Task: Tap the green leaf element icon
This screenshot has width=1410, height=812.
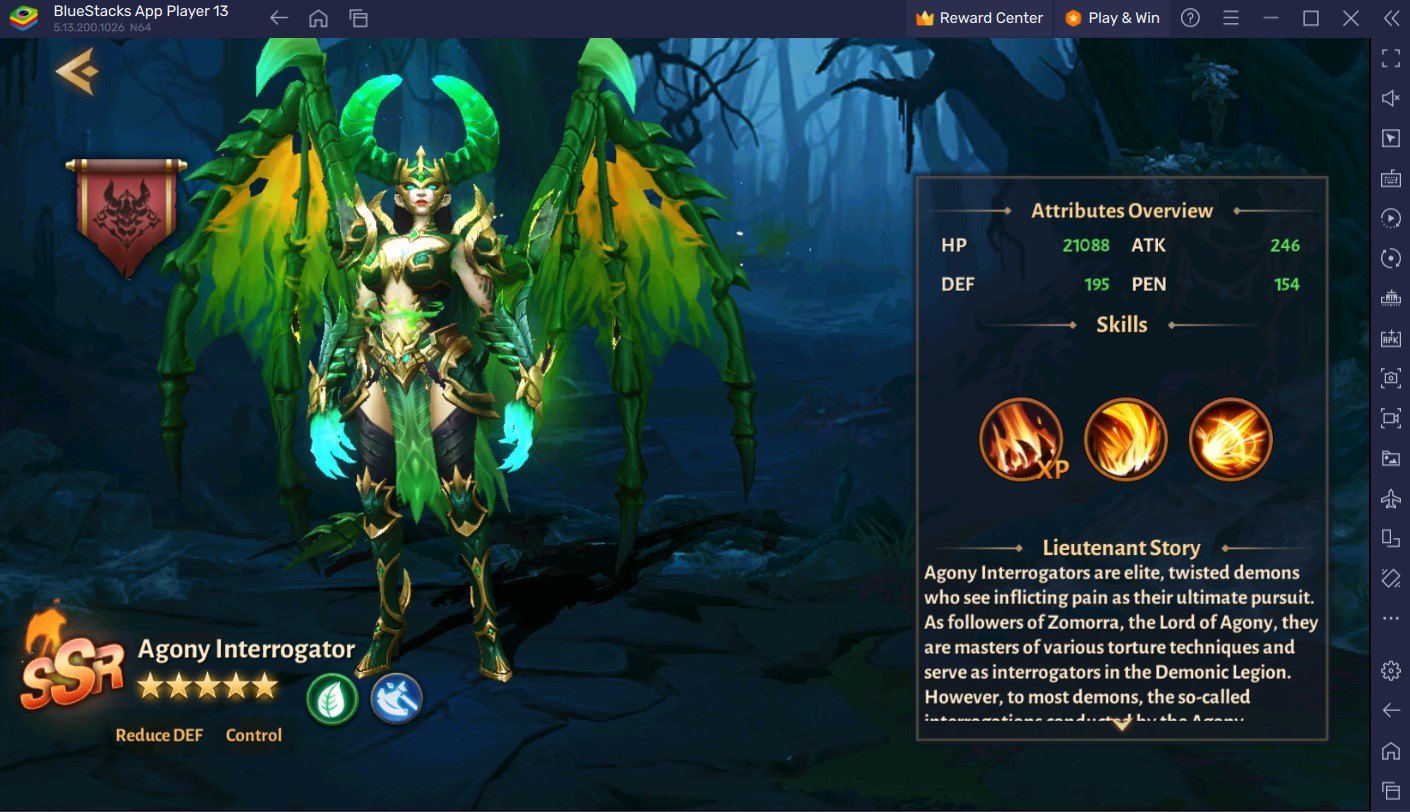Action: click(332, 698)
